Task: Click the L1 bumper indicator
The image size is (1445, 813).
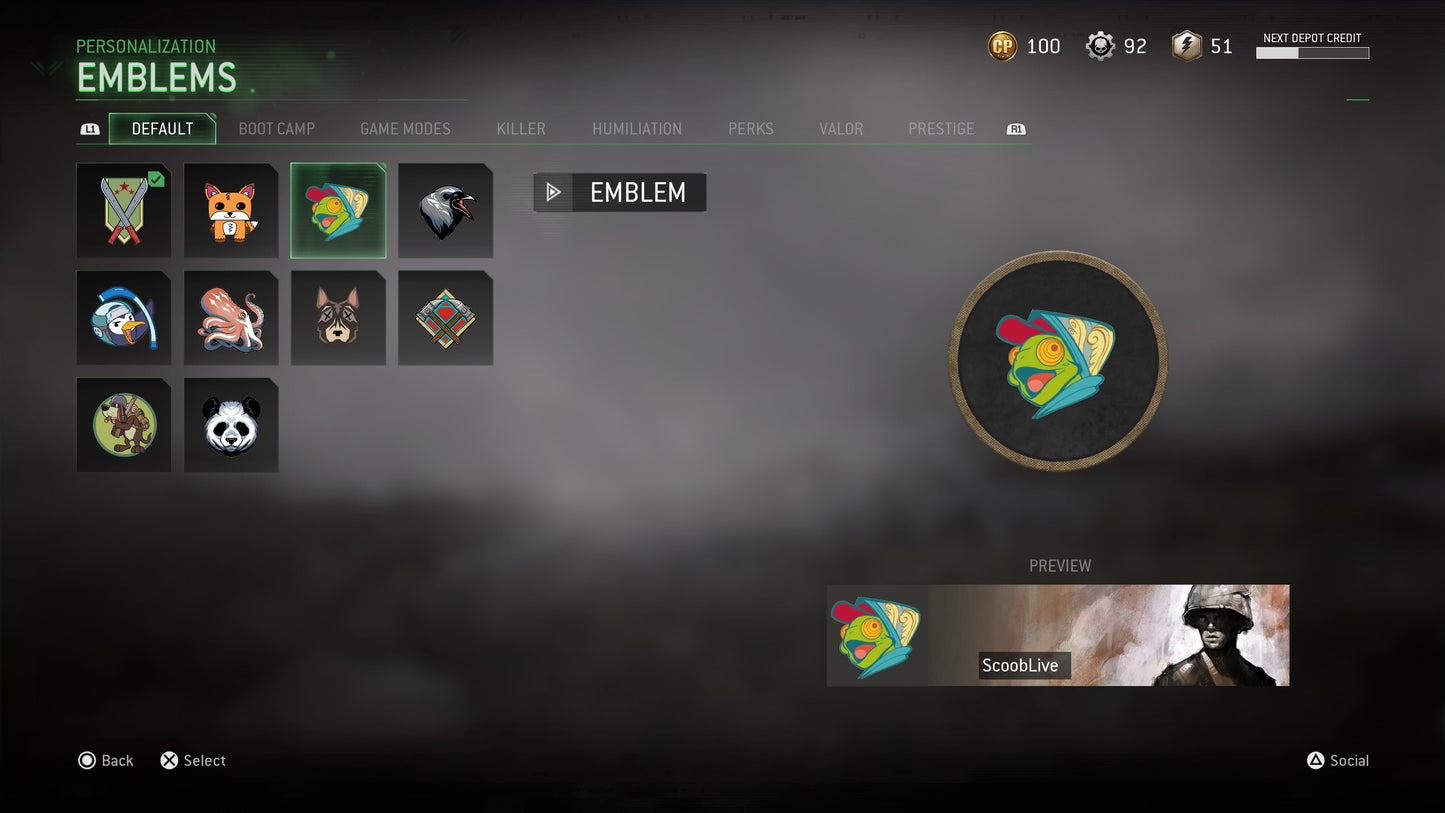Action: [x=90, y=129]
